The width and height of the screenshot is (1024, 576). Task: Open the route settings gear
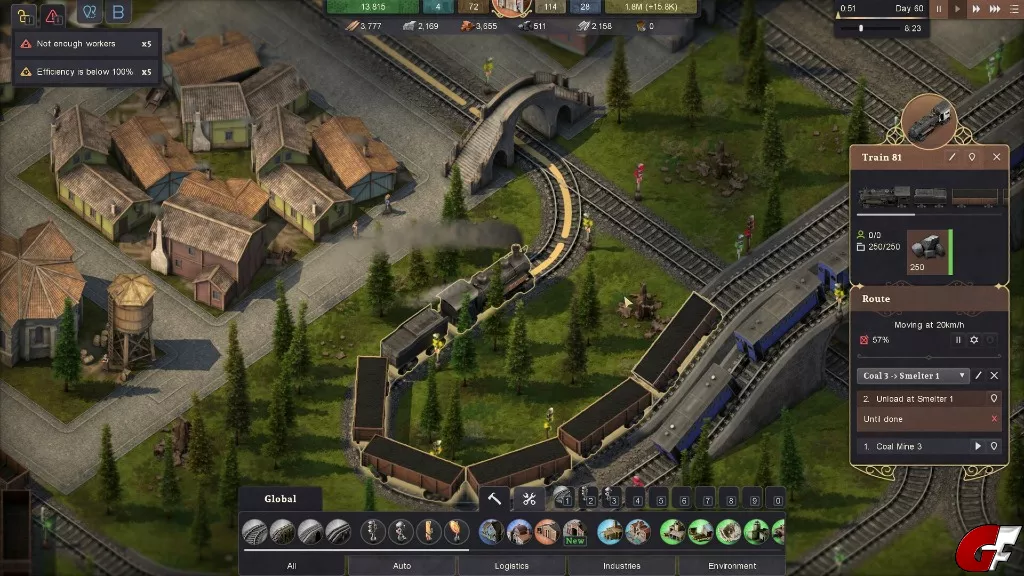tap(974, 340)
